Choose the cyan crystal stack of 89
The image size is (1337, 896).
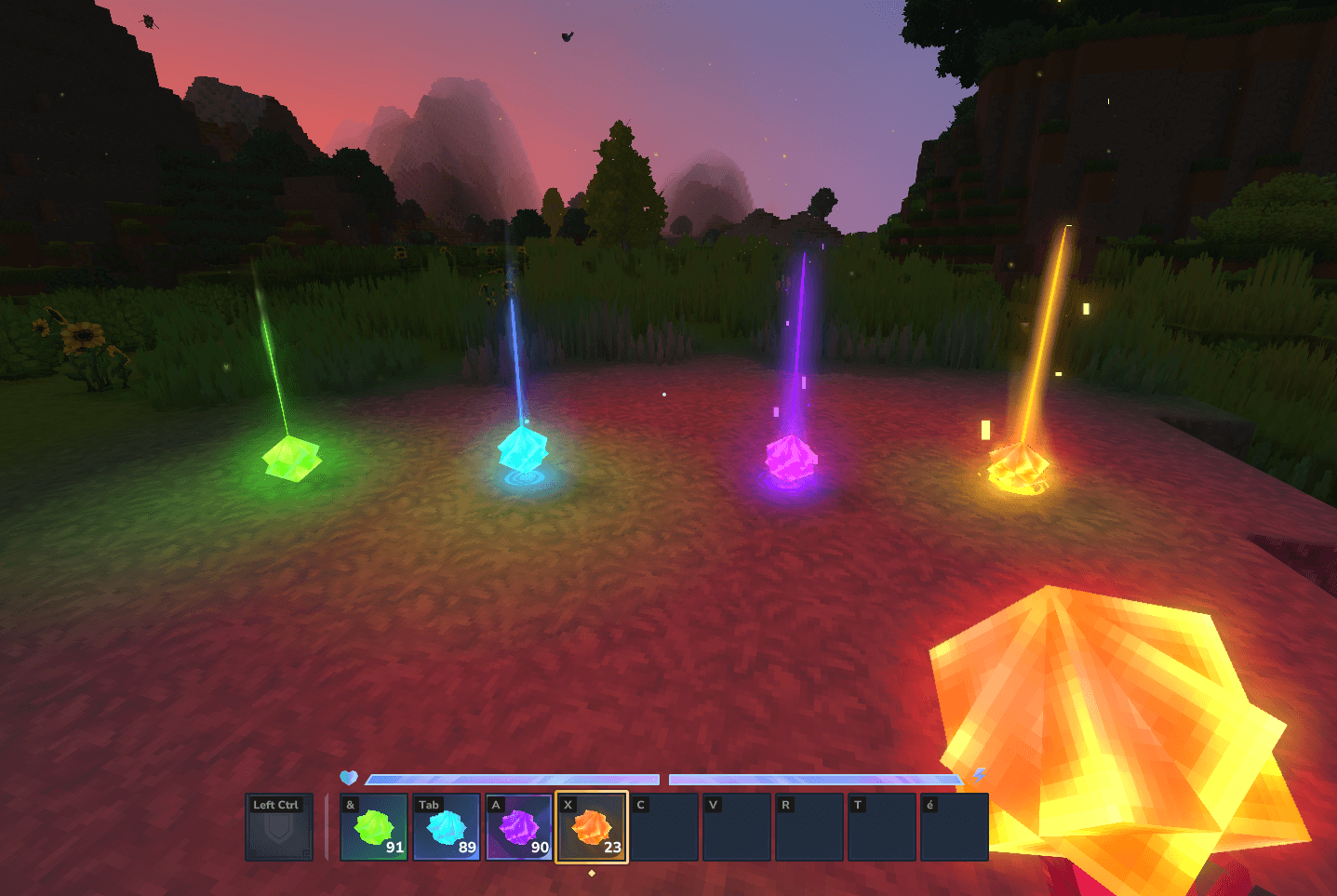[447, 827]
